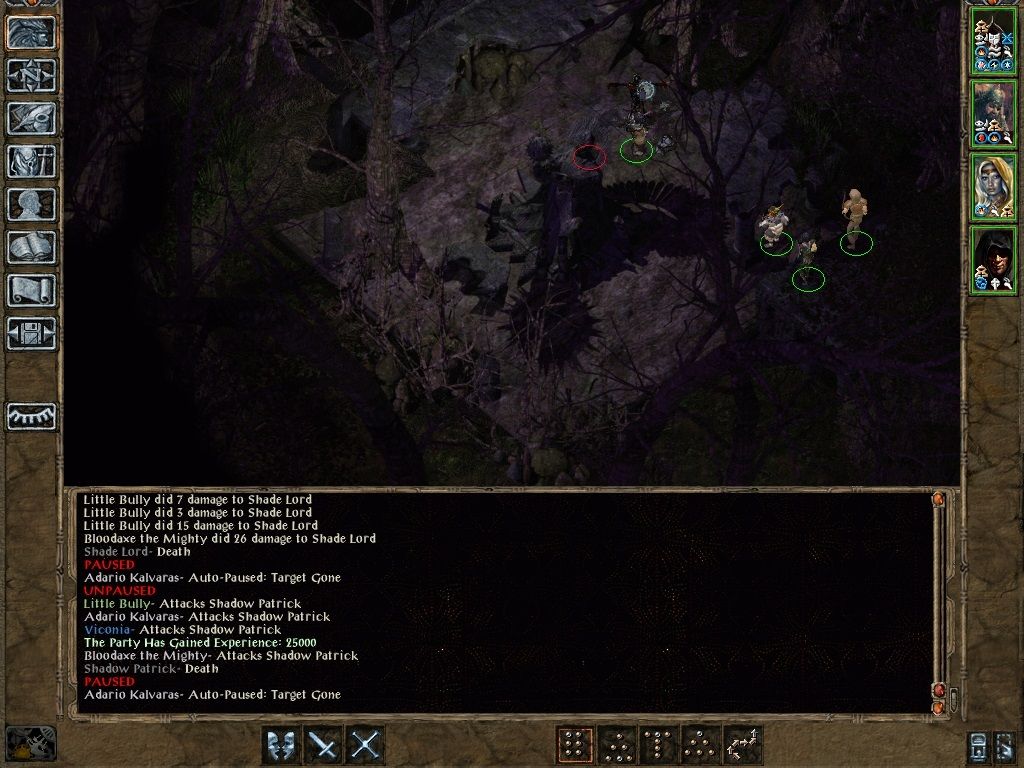
Task: Click the clock pause button
Action: coord(30,744)
